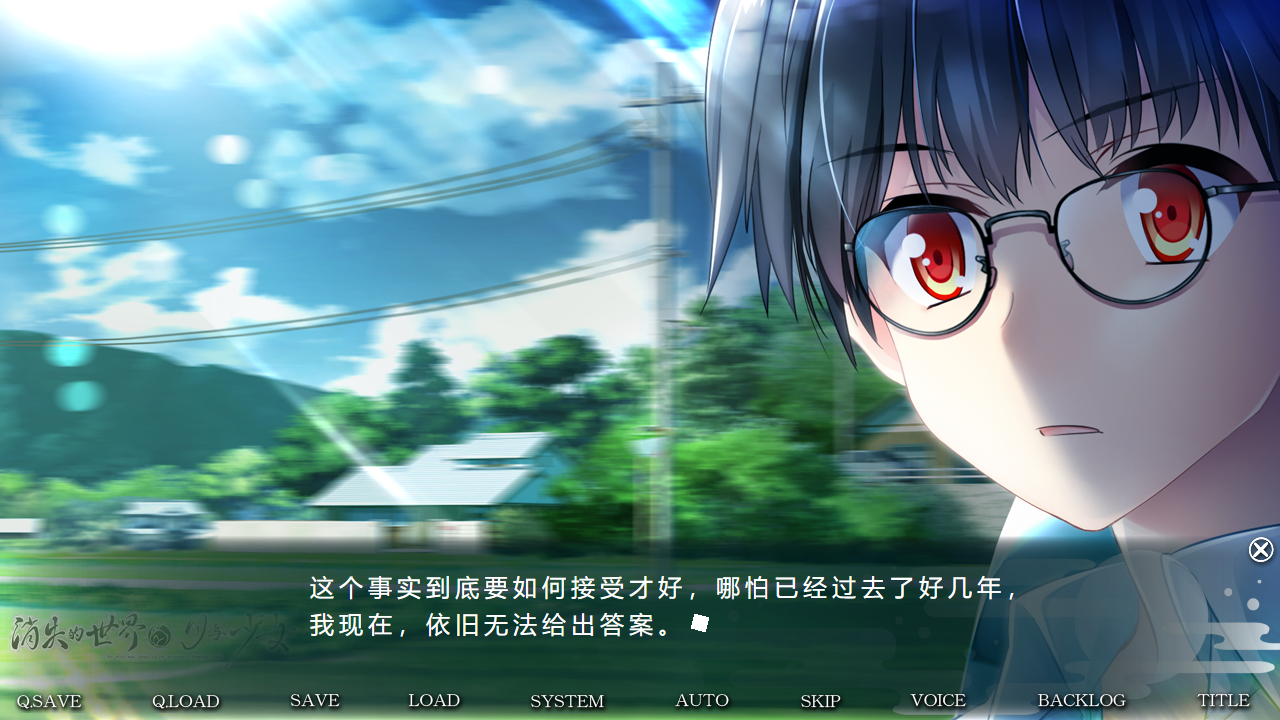
Task: Click the blinking page-advance cursor
Action: coord(700,622)
